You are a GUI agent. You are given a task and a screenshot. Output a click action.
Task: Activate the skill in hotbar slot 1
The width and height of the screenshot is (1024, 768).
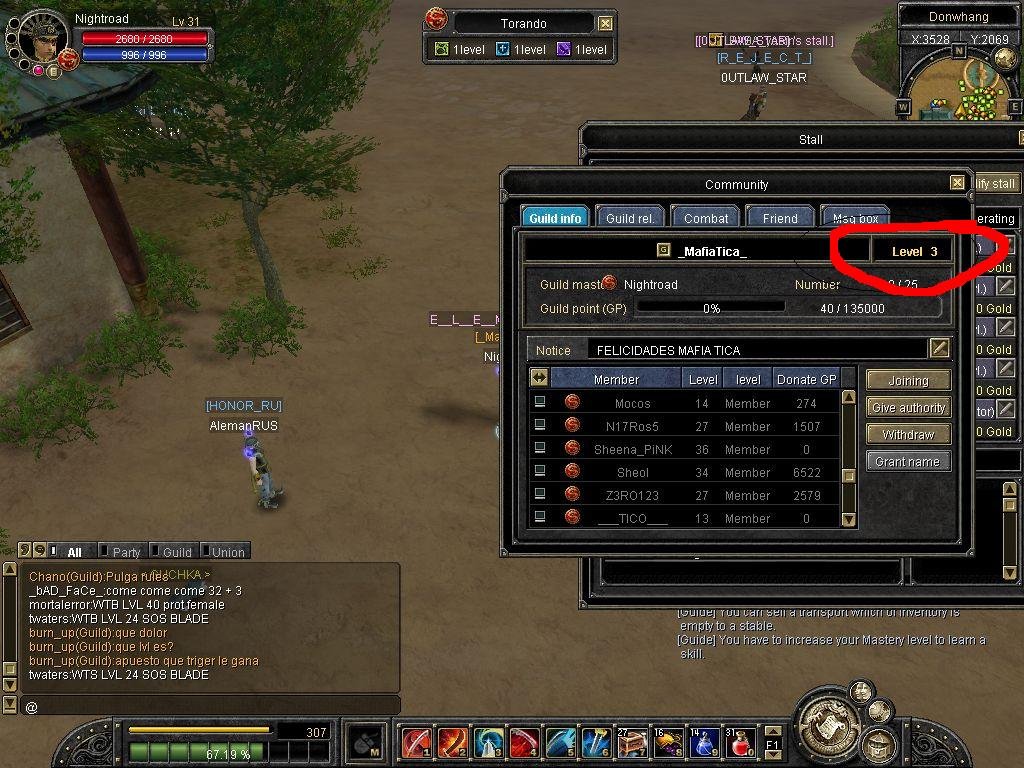coord(415,744)
